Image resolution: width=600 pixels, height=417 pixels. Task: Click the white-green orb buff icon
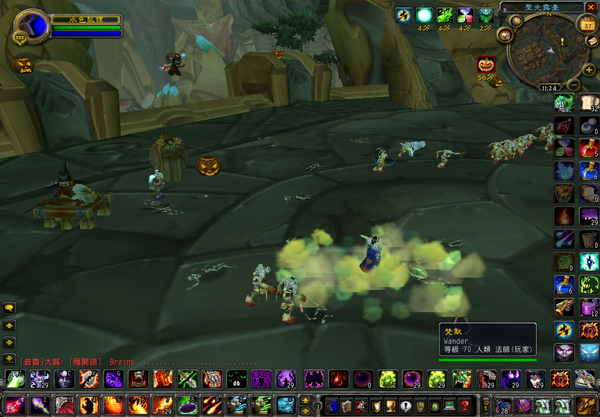click(424, 15)
